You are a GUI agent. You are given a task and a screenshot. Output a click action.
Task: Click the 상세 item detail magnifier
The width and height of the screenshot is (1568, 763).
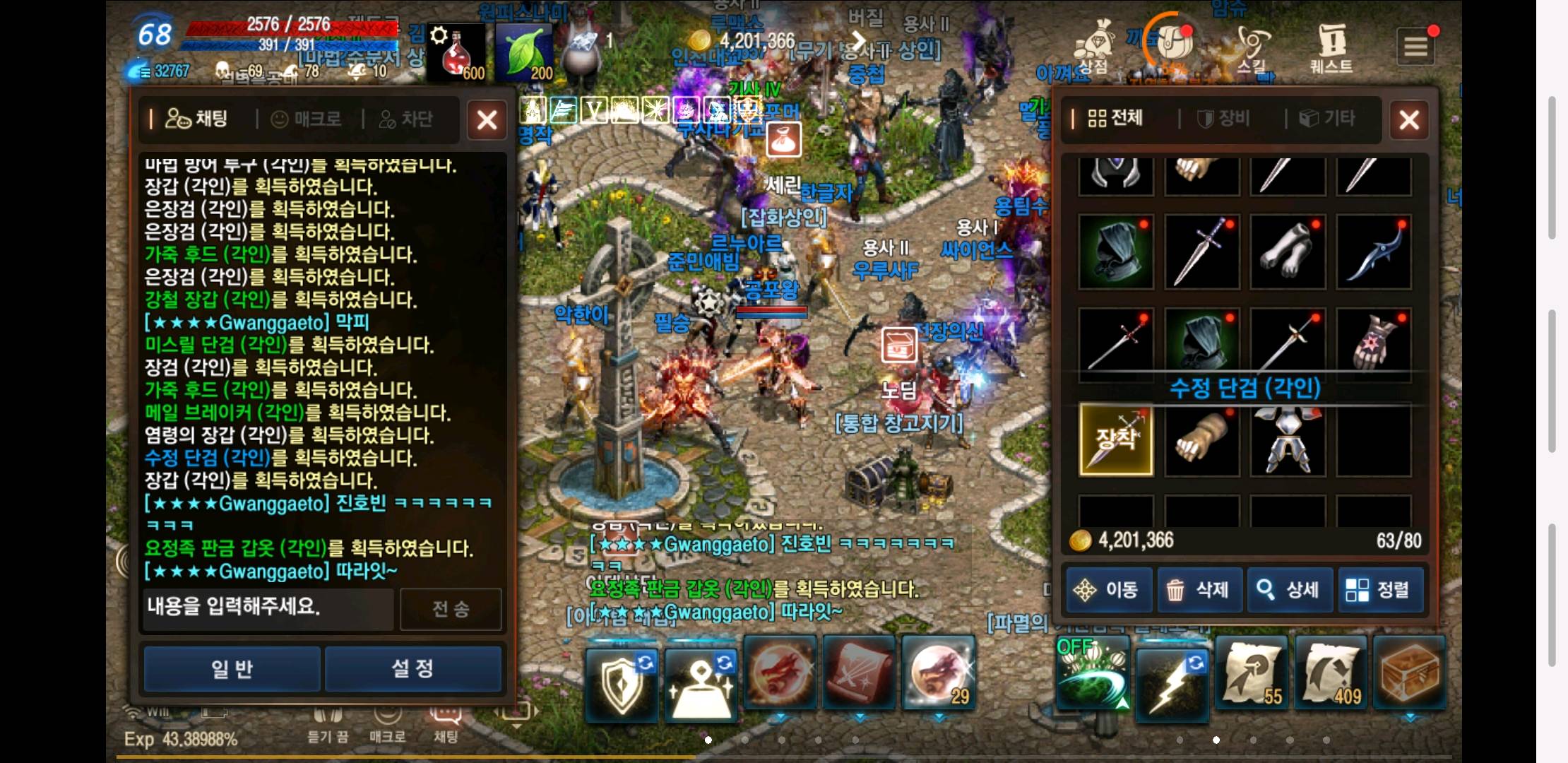coord(1290,589)
